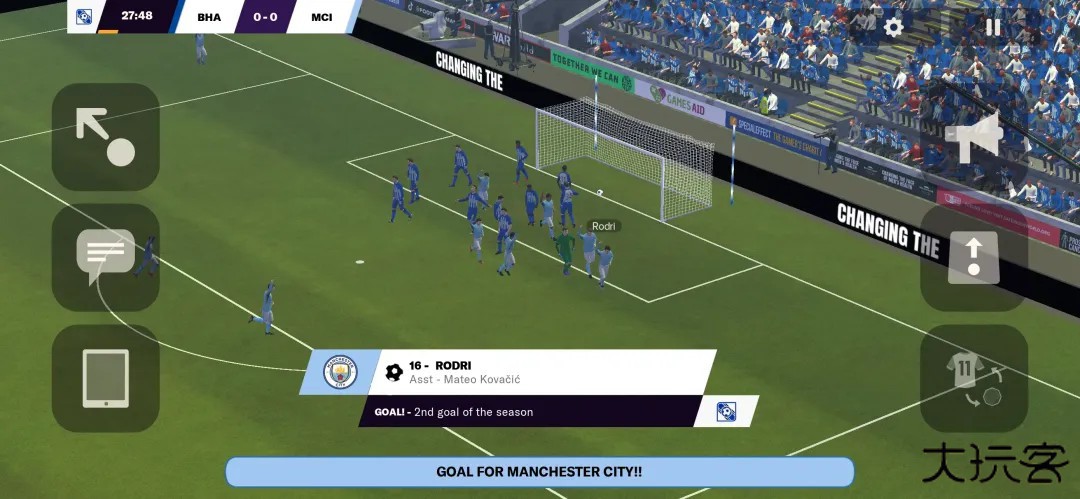The height and width of the screenshot is (499, 1080).
Task: Open the settings gear icon
Action: tap(893, 27)
